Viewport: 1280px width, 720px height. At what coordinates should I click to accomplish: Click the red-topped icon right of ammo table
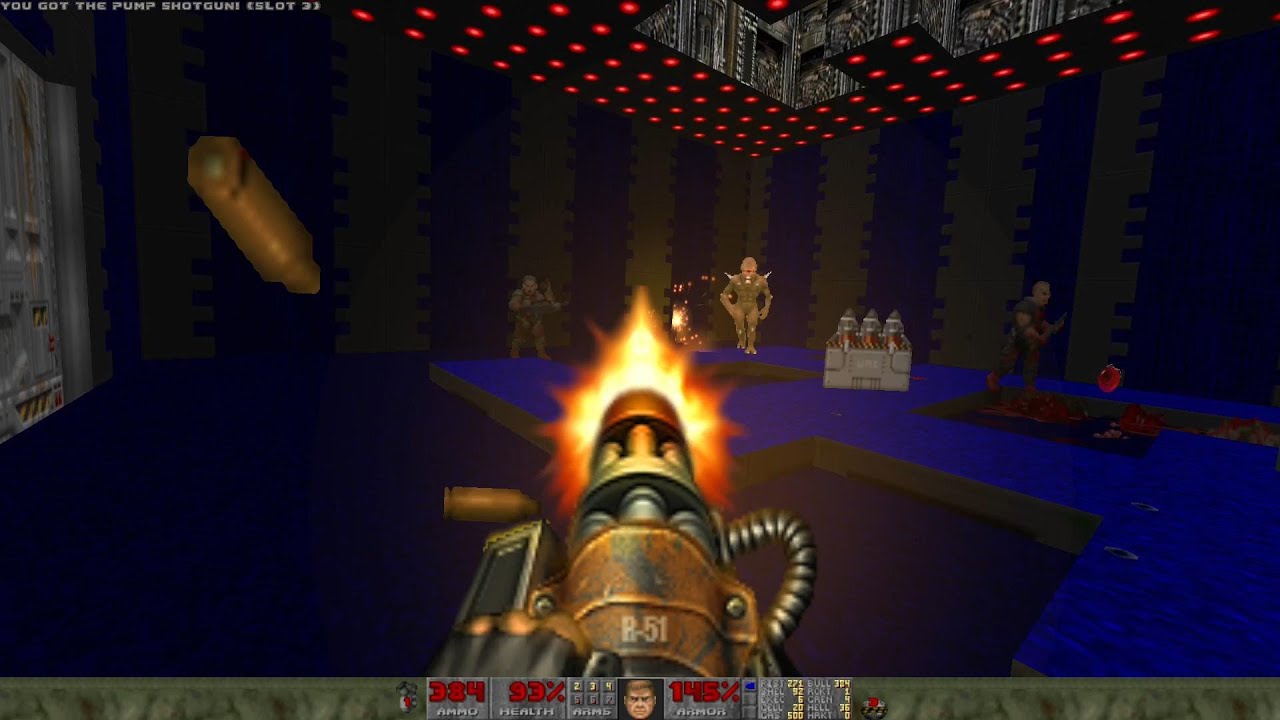click(x=873, y=706)
